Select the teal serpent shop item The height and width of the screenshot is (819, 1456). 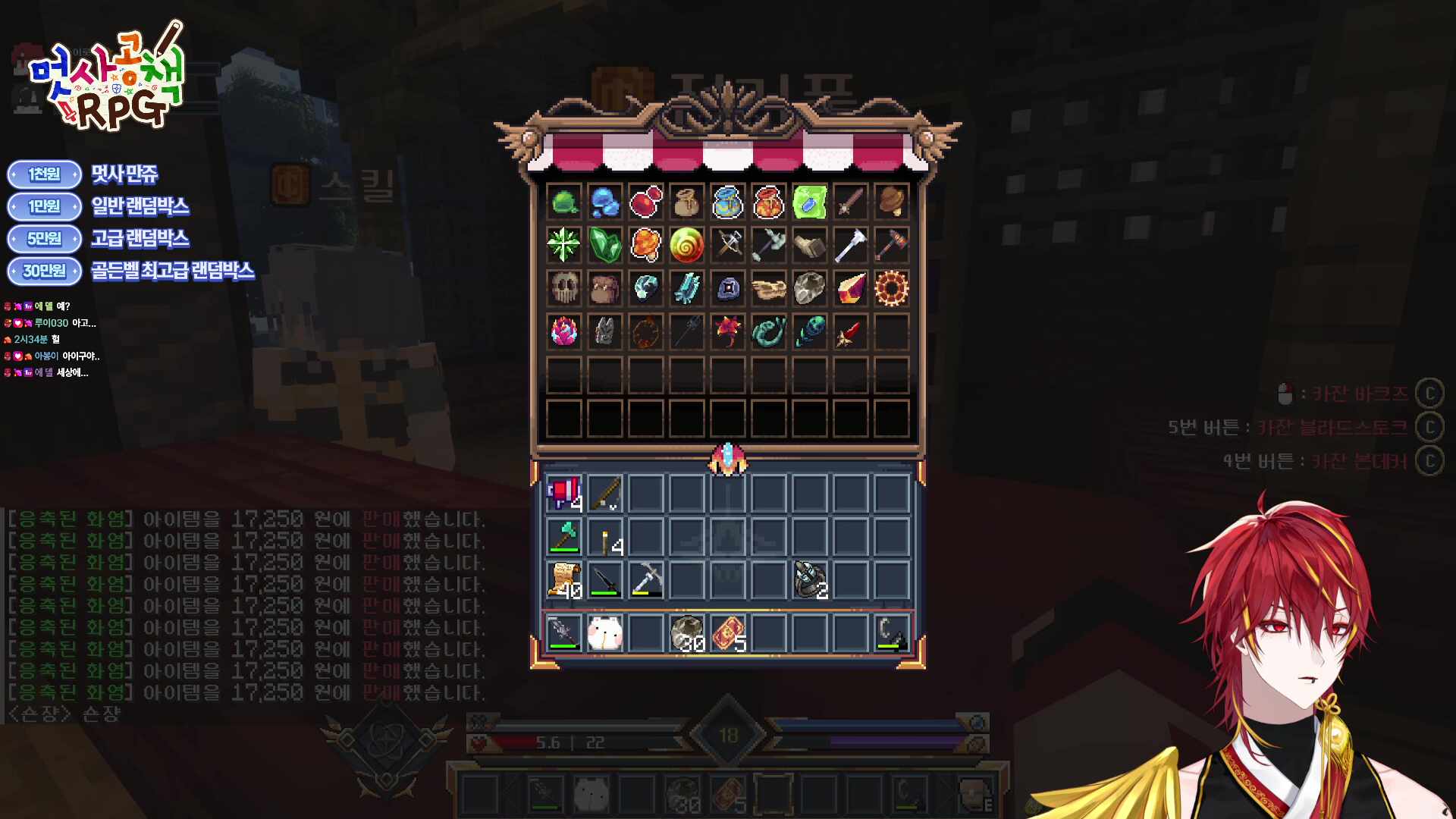tap(768, 331)
